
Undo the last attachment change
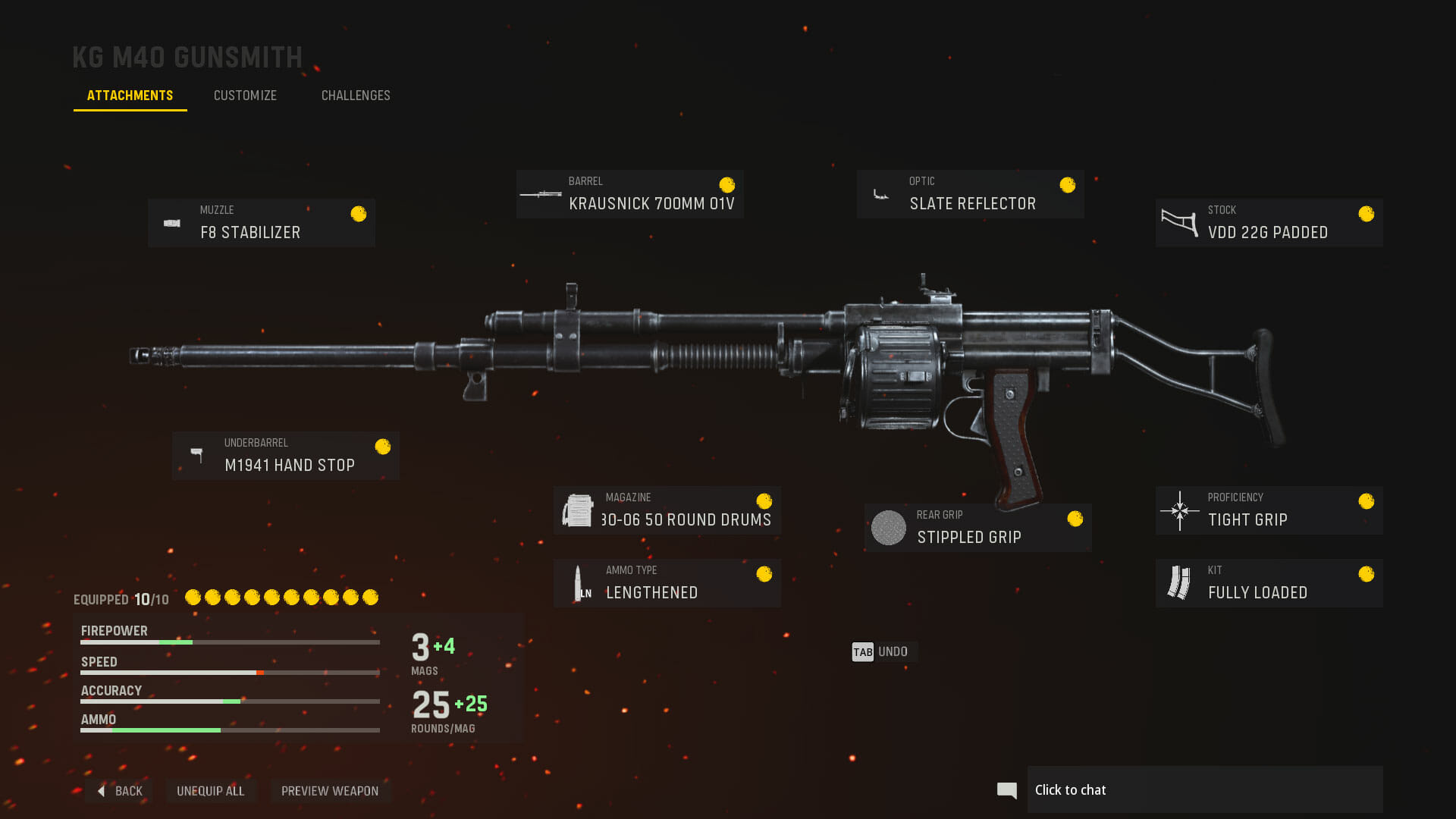(881, 652)
